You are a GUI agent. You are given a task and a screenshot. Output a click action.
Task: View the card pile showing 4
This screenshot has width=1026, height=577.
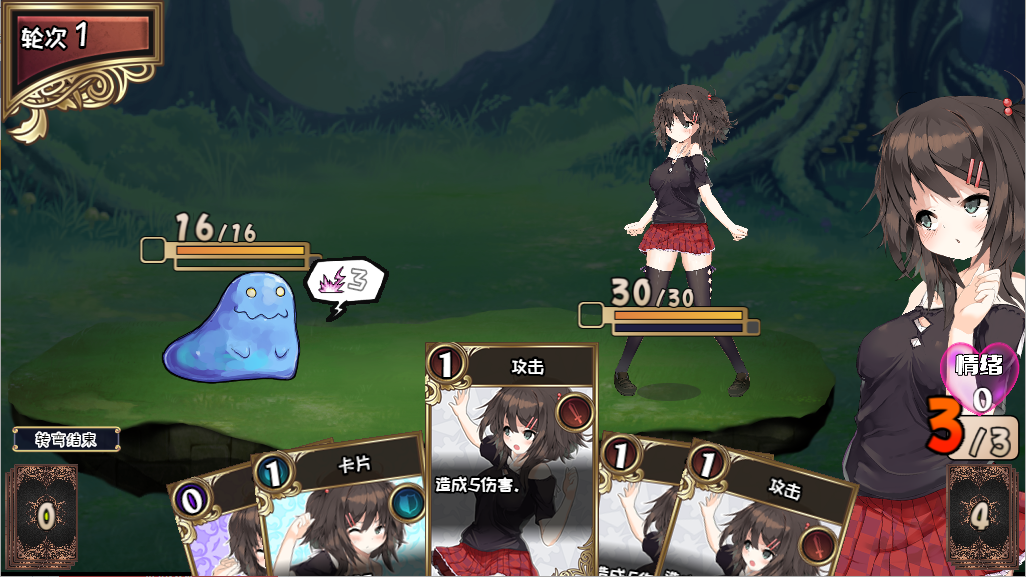(981, 517)
